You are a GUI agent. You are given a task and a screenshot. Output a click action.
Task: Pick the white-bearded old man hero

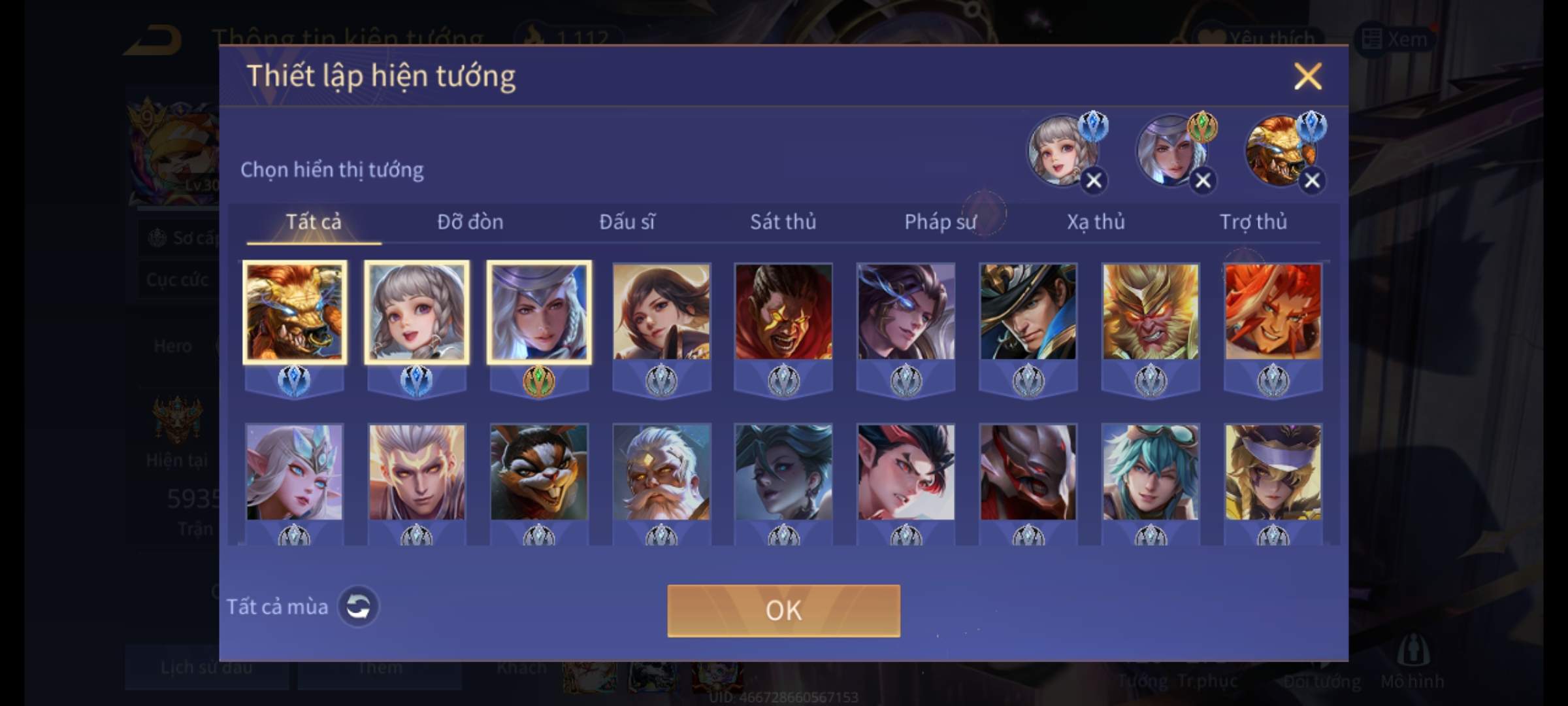661,472
